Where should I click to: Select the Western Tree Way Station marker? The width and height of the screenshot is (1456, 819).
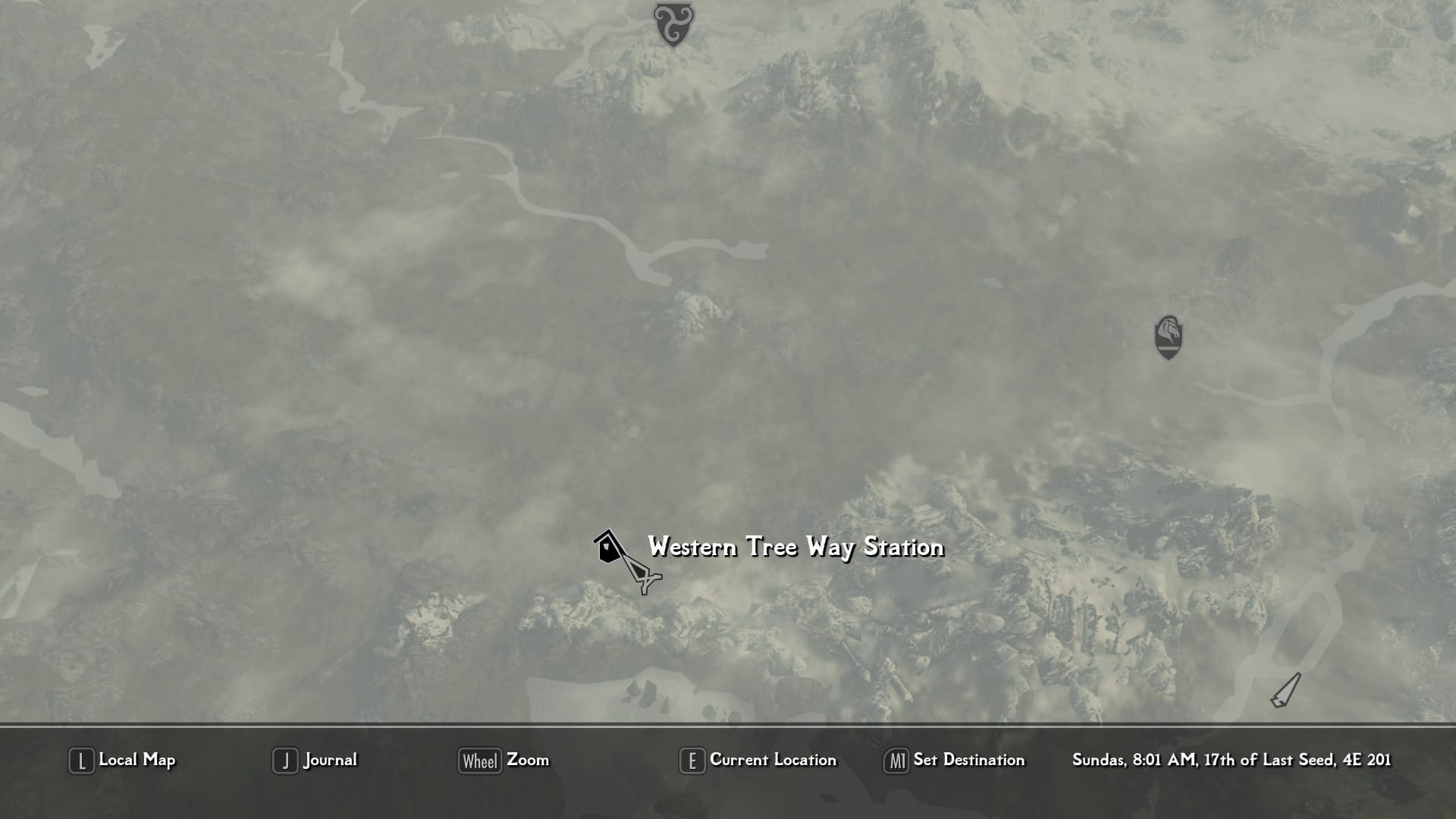(607, 548)
